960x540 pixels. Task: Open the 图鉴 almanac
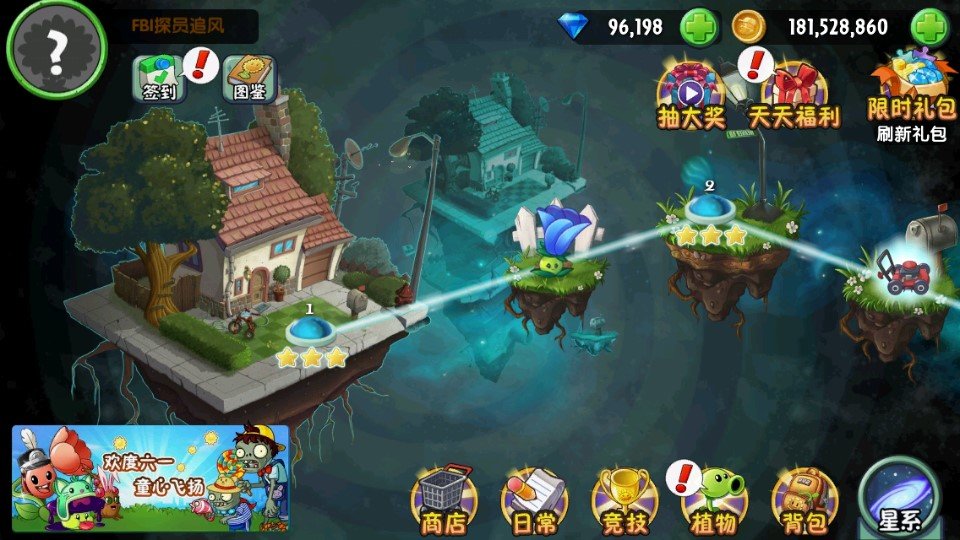point(248,77)
